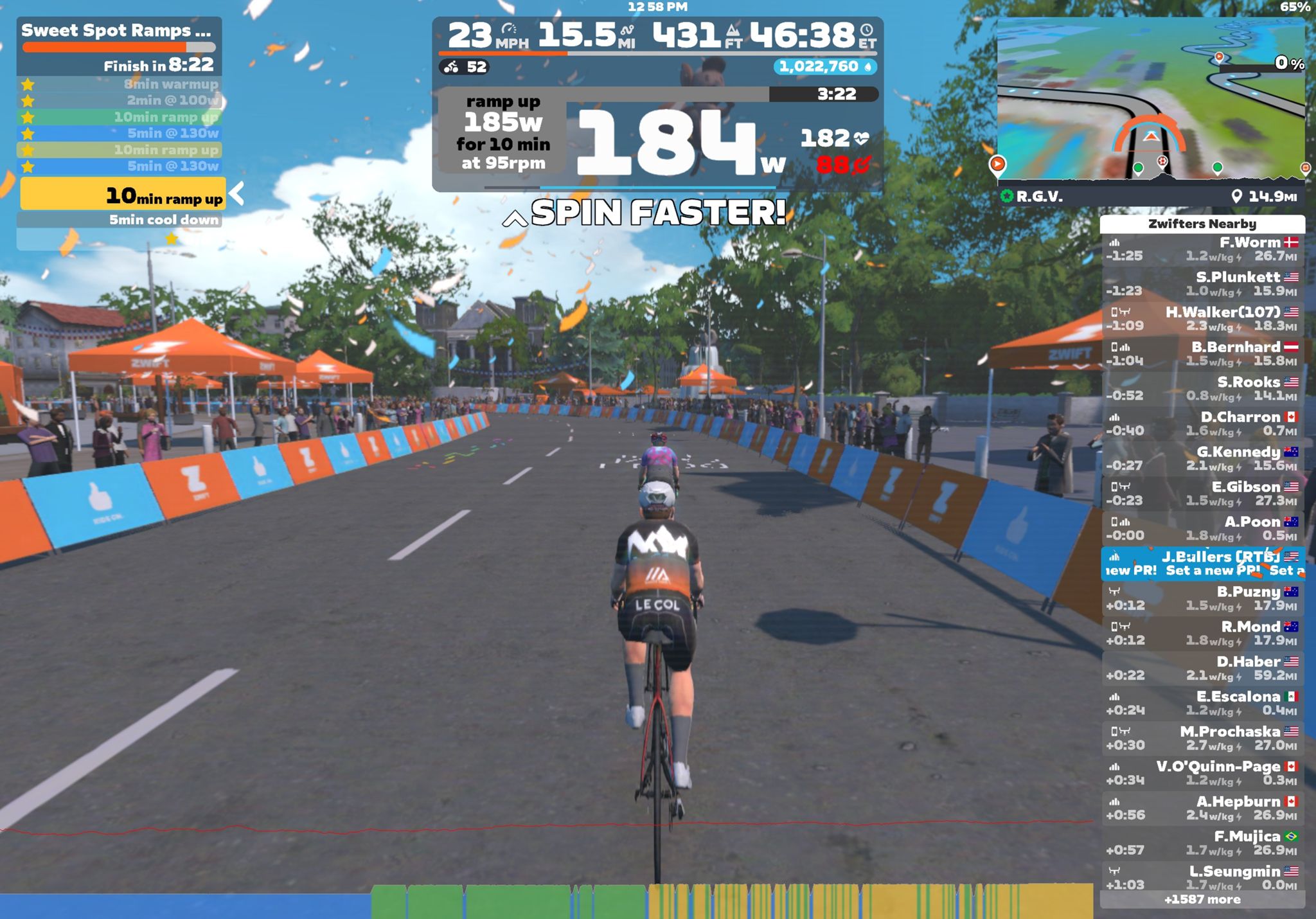Click the 1,022,760 drops counter
The image size is (1316, 919).
pos(824,67)
